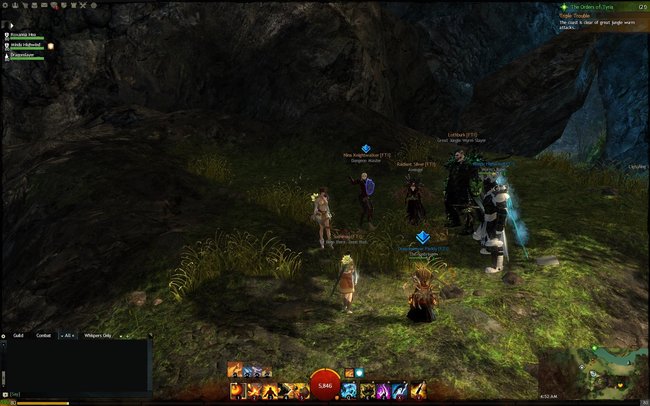Open the Whispers Only chat tab
Screen dimensions: 650x406
coord(98,335)
